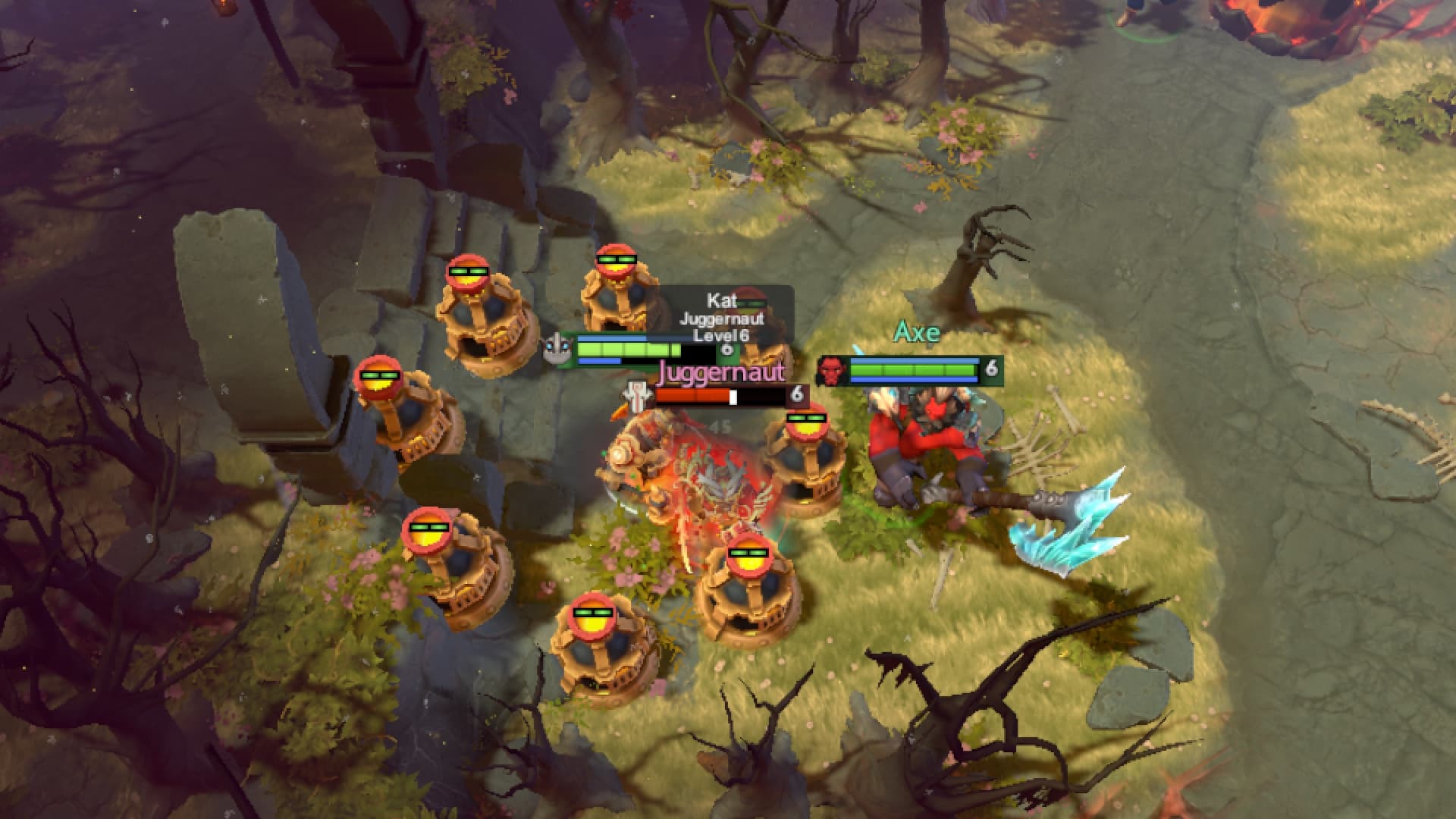The width and height of the screenshot is (1456, 819).
Task: Click Axe's level 6 badge
Action: pyautogui.click(x=993, y=370)
